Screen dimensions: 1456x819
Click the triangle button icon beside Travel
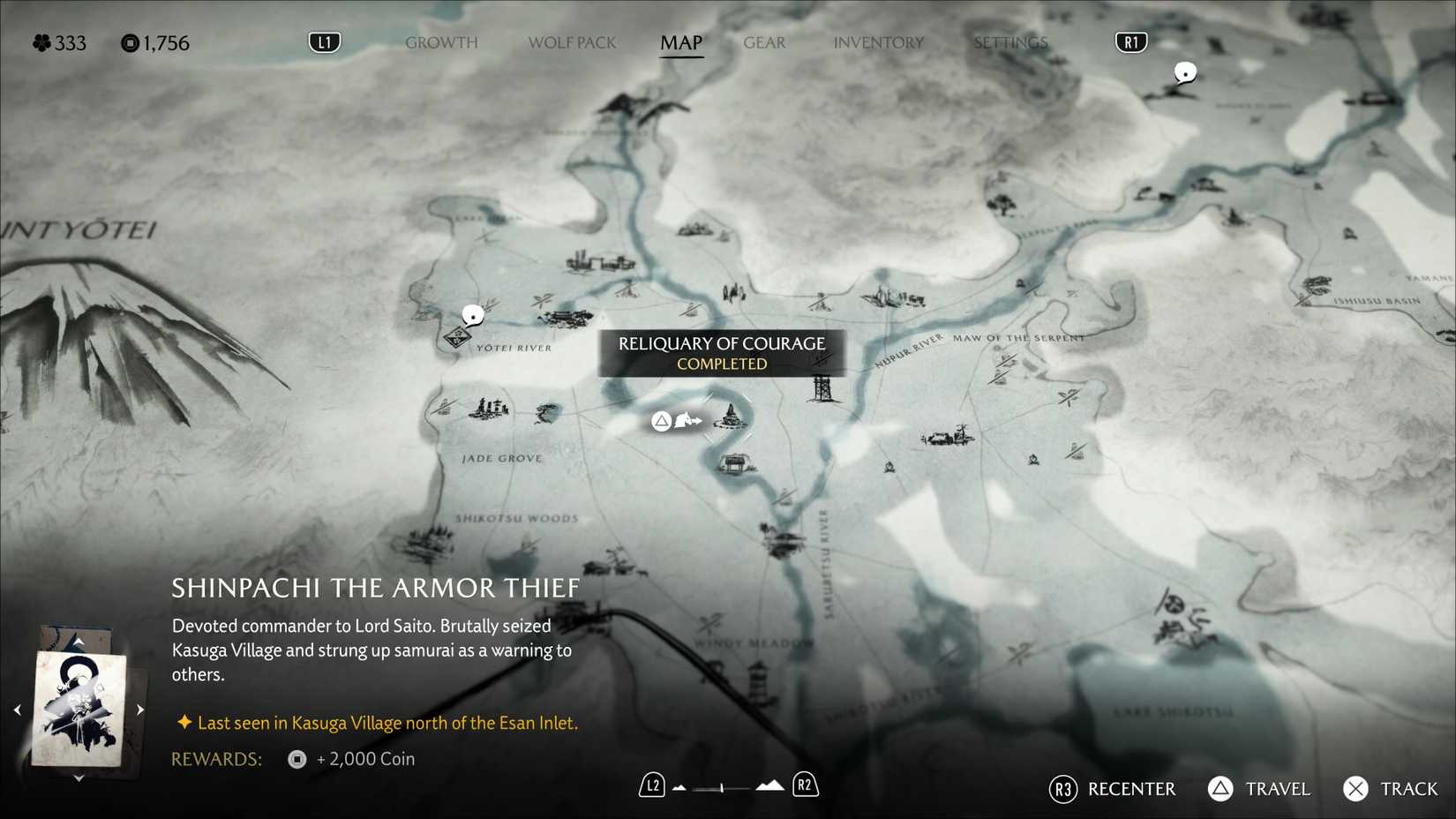point(1220,788)
